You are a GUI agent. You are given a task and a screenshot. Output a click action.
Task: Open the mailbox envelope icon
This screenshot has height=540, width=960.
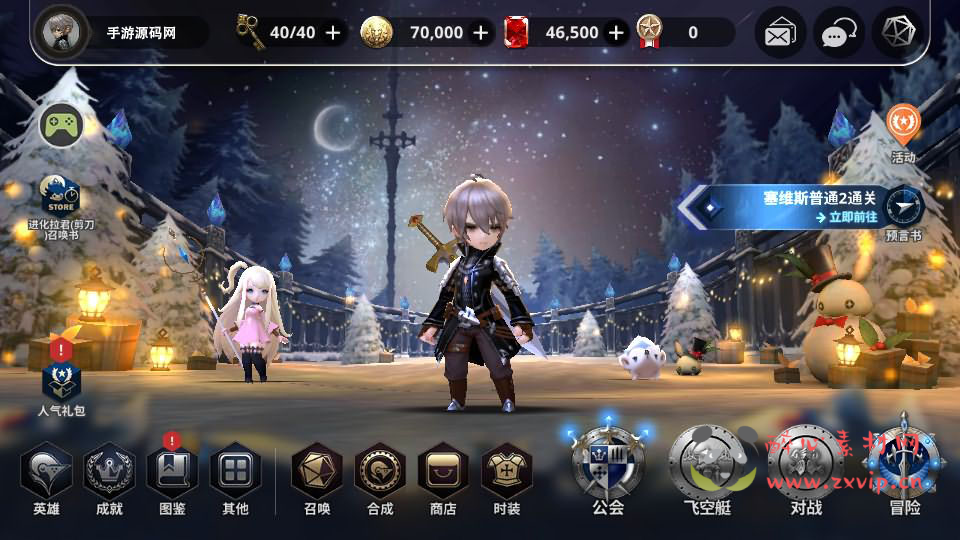779,34
